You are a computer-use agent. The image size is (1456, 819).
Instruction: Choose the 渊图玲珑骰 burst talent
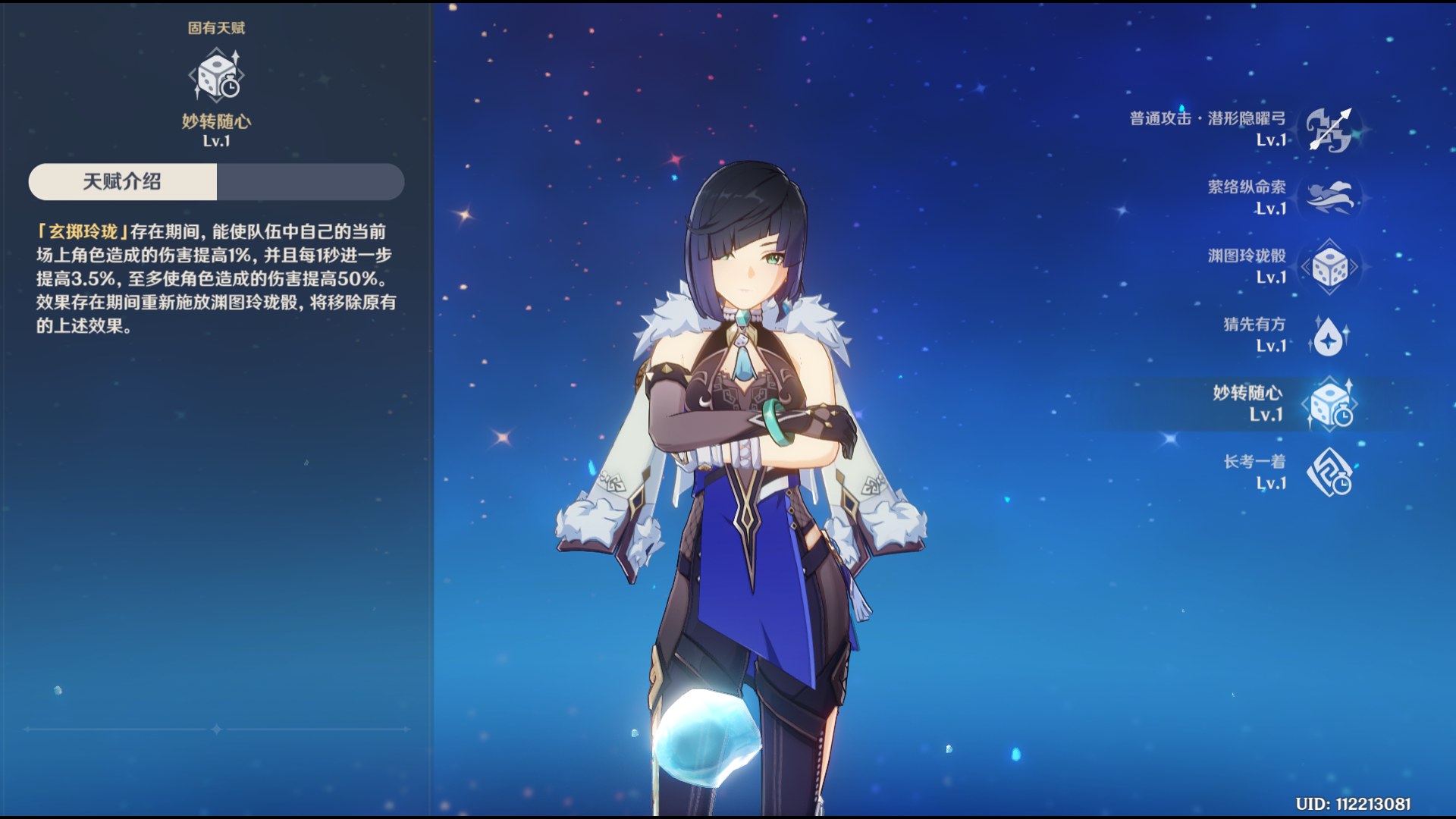pos(1329,267)
